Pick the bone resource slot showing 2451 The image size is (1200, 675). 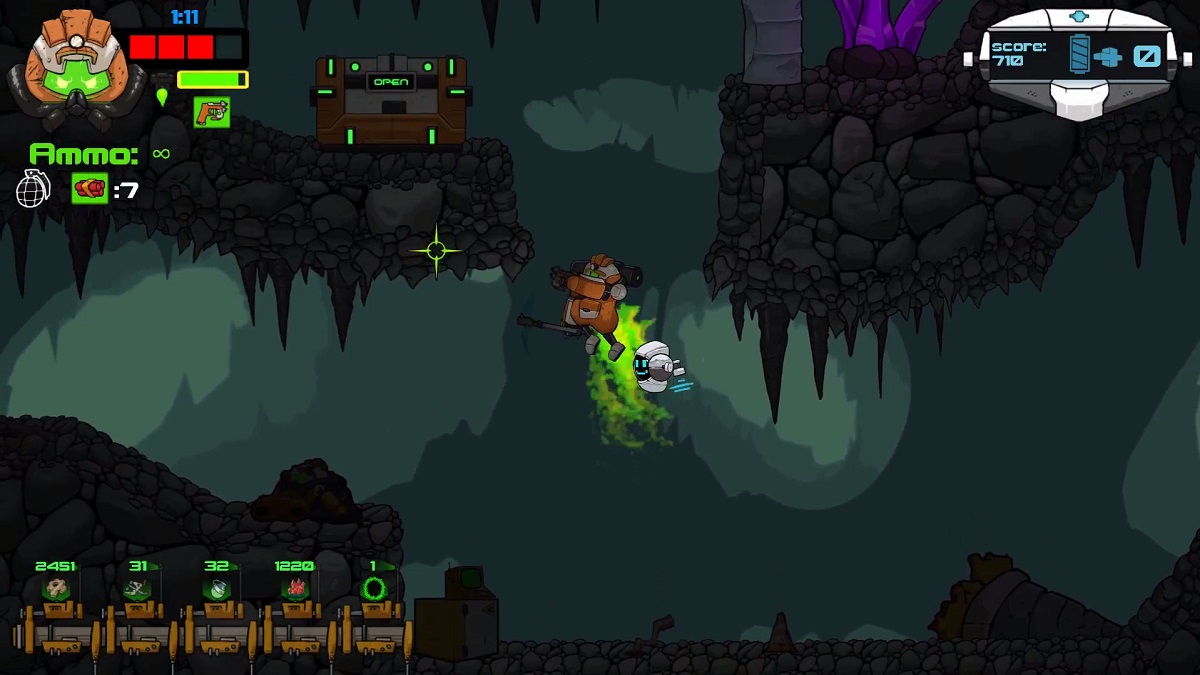pyautogui.click(x=56, y=589)
